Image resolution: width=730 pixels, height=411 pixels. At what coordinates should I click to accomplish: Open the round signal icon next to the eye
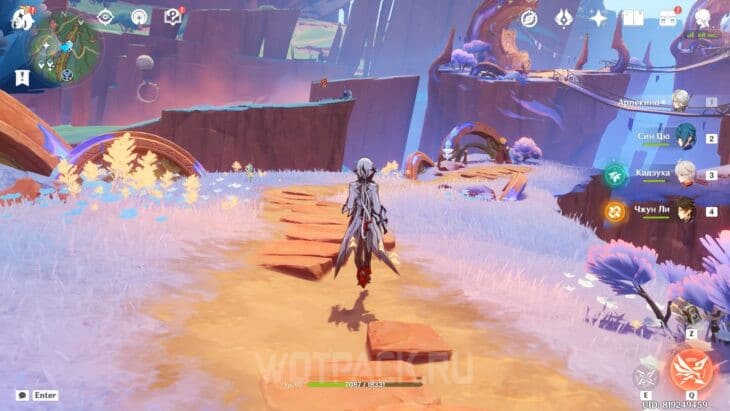pos(139,17)
